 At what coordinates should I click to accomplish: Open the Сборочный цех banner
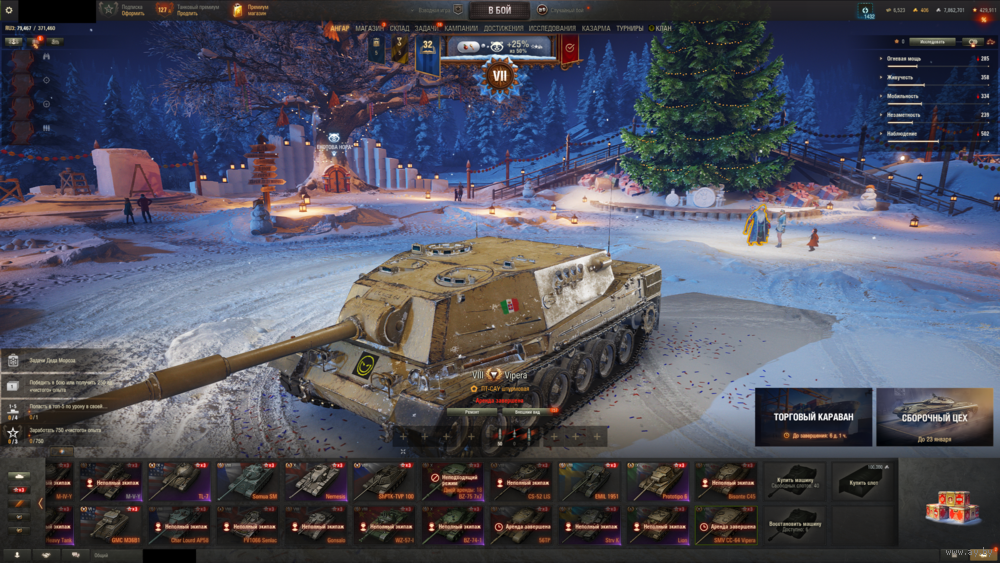(x=935, y=416)
